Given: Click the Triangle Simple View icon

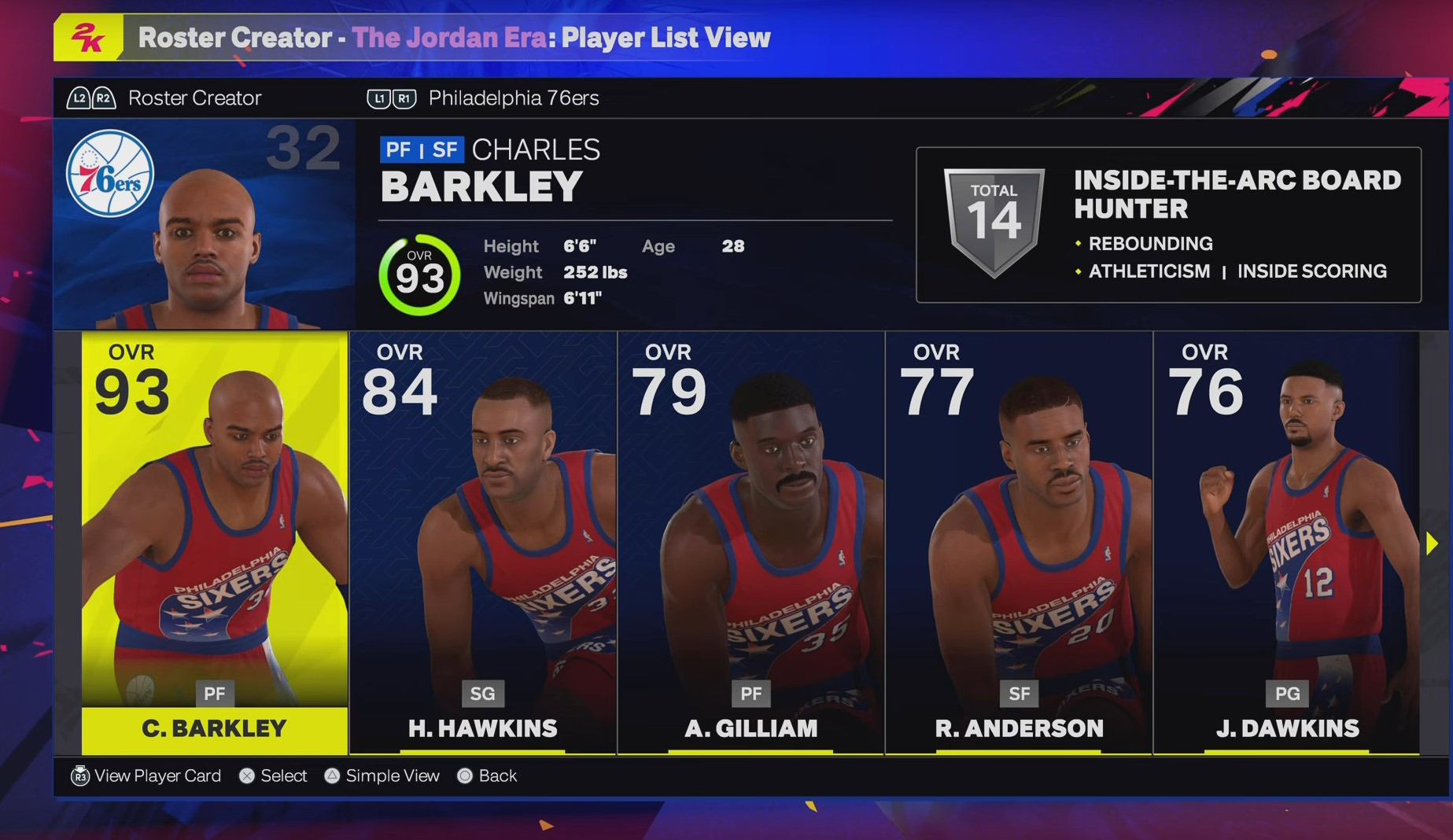Looking at the screenshot, I should [x=332, y=776].
